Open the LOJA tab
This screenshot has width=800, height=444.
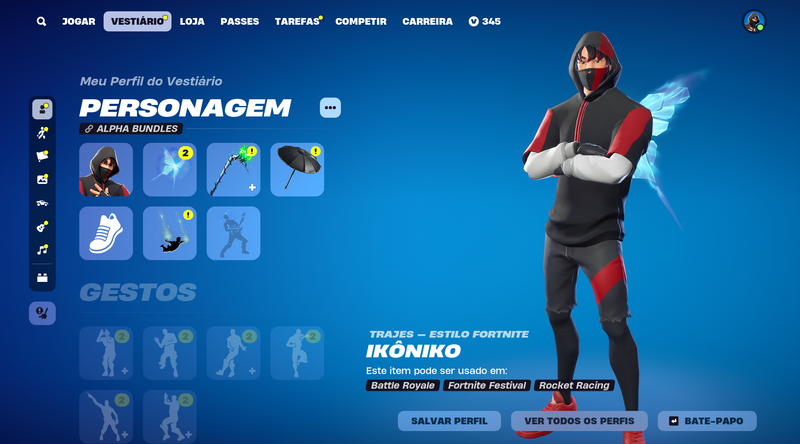coord(192,21)
